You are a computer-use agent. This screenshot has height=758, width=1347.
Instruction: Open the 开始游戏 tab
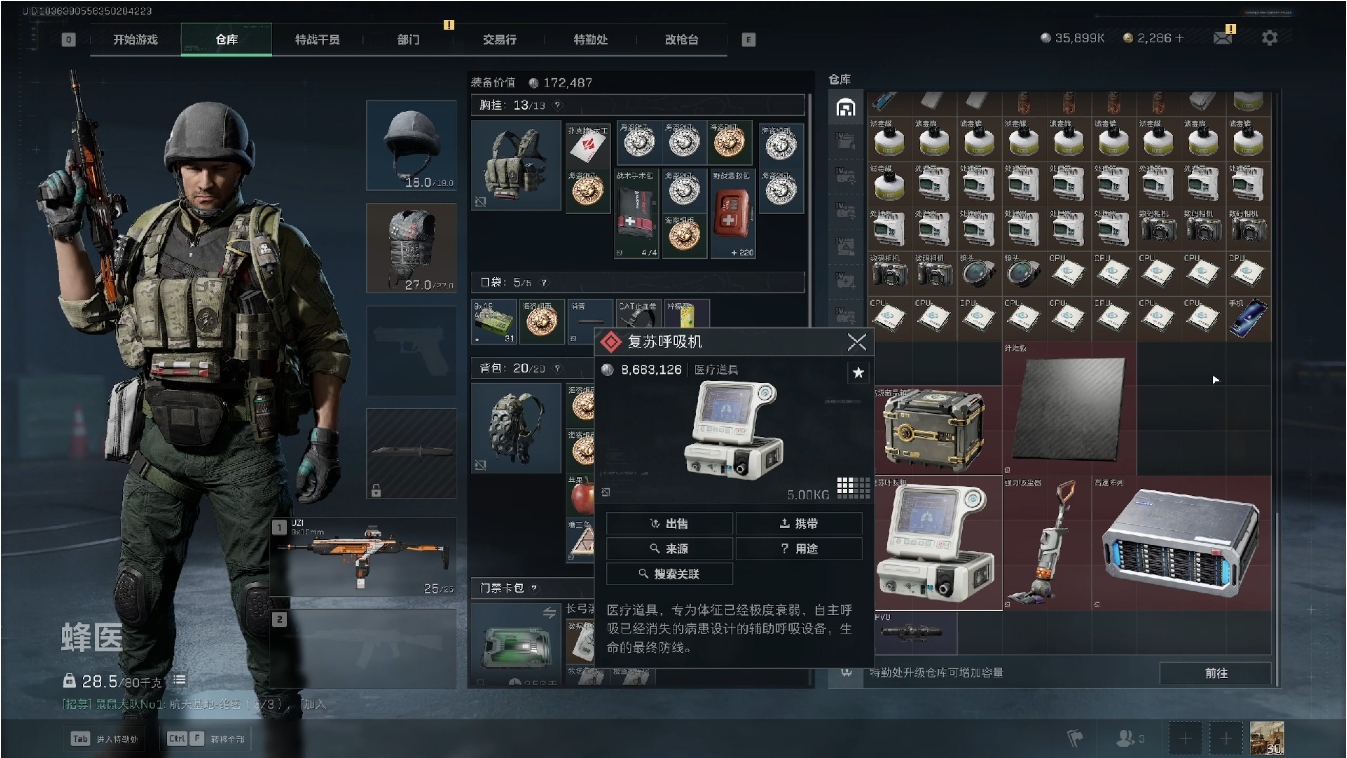tap(135, 40)
